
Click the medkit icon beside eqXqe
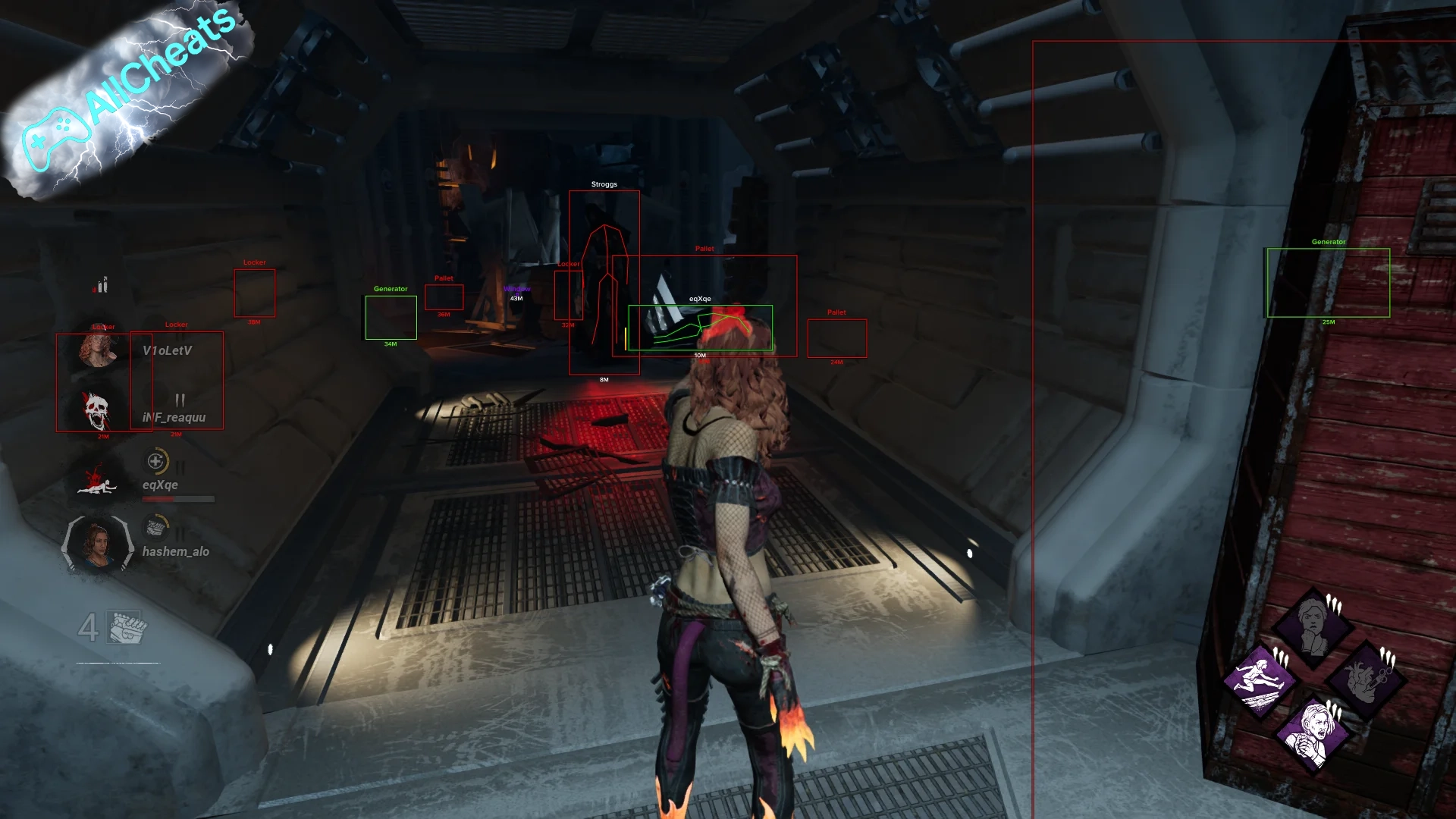[156, 460]
